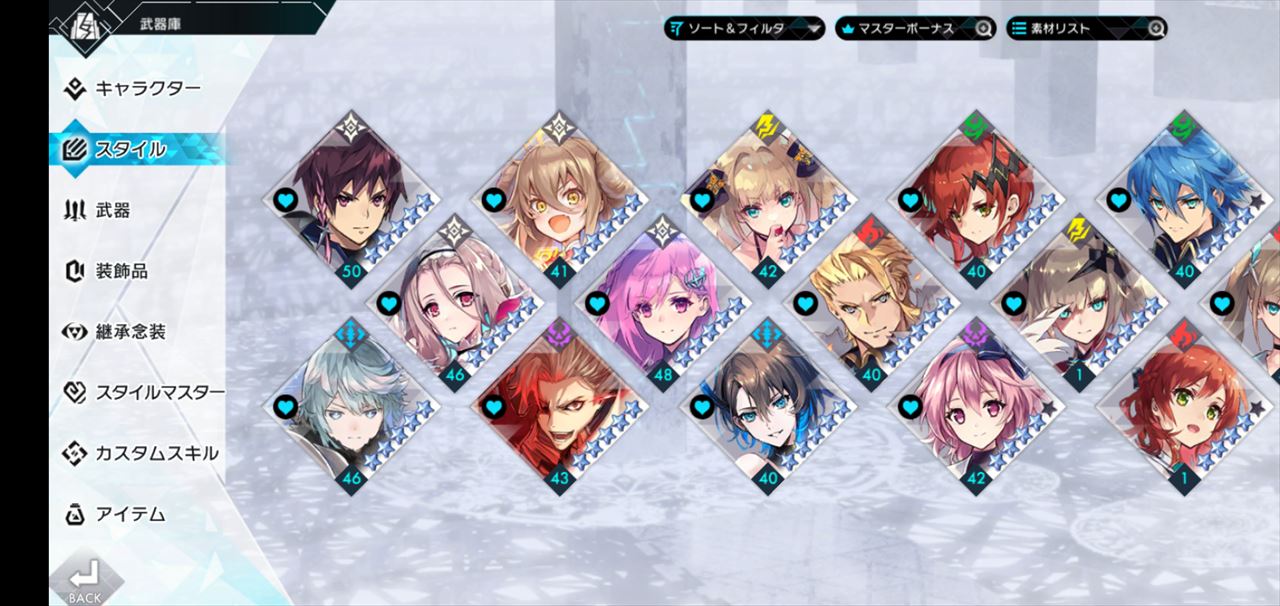Screen dimensions: 1280x606
Task: Select the スタイル tab
Action: 130,150
